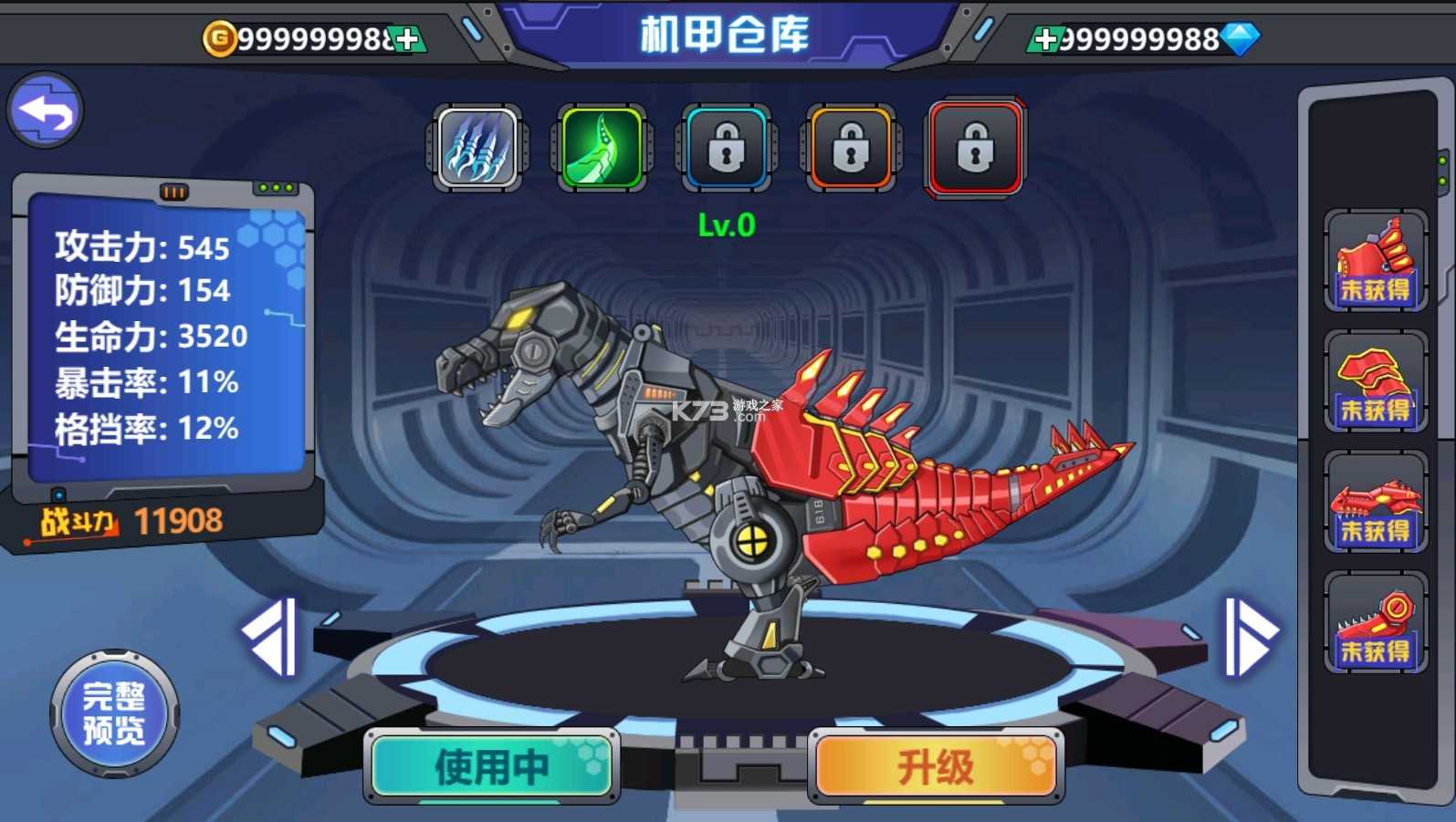The width and height of the screenshot is (1456, 822).
Task: Select the unobtained red dragon head part
Action: pos(1376,502)
